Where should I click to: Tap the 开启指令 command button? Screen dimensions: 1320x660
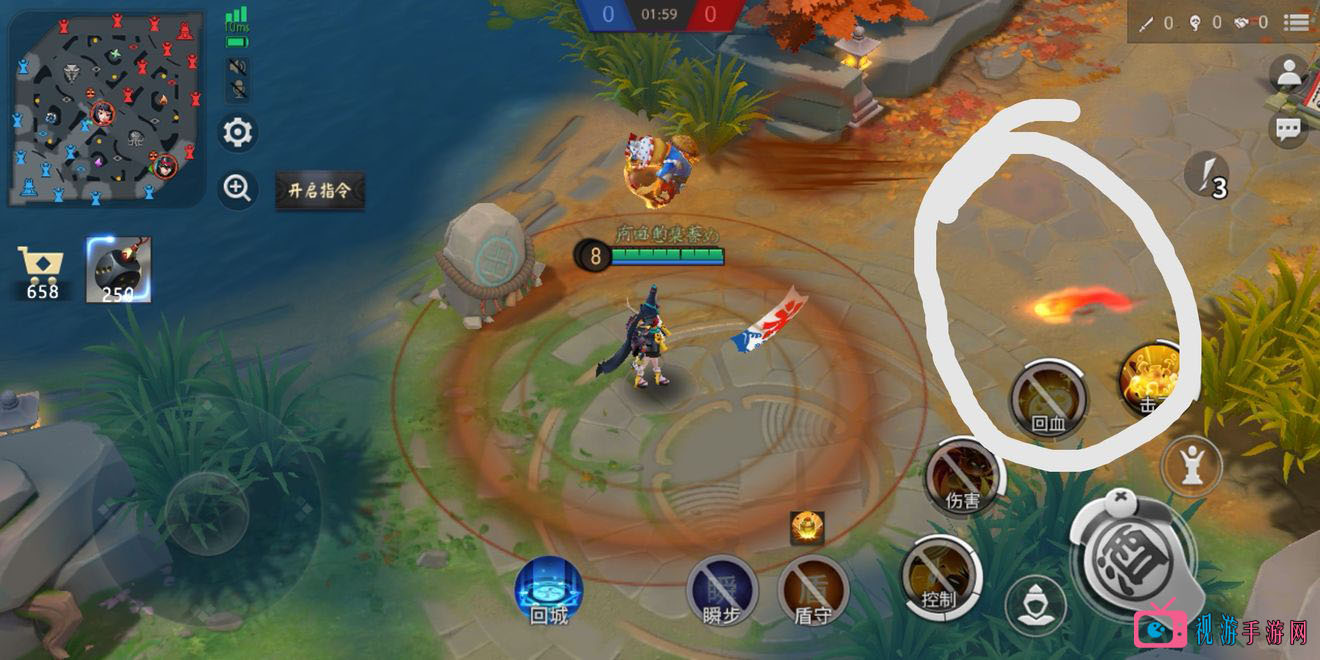(x=320, y=190)
